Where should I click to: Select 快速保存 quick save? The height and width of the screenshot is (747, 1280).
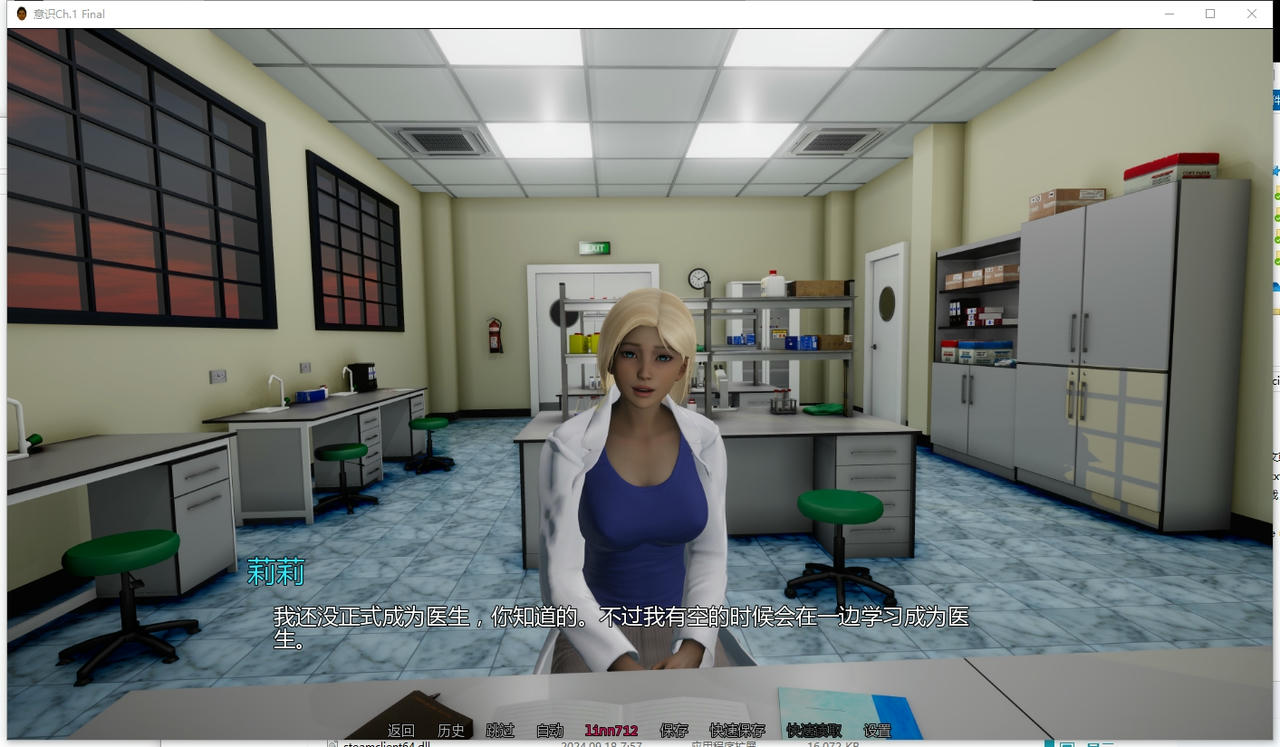pos(737,731)
